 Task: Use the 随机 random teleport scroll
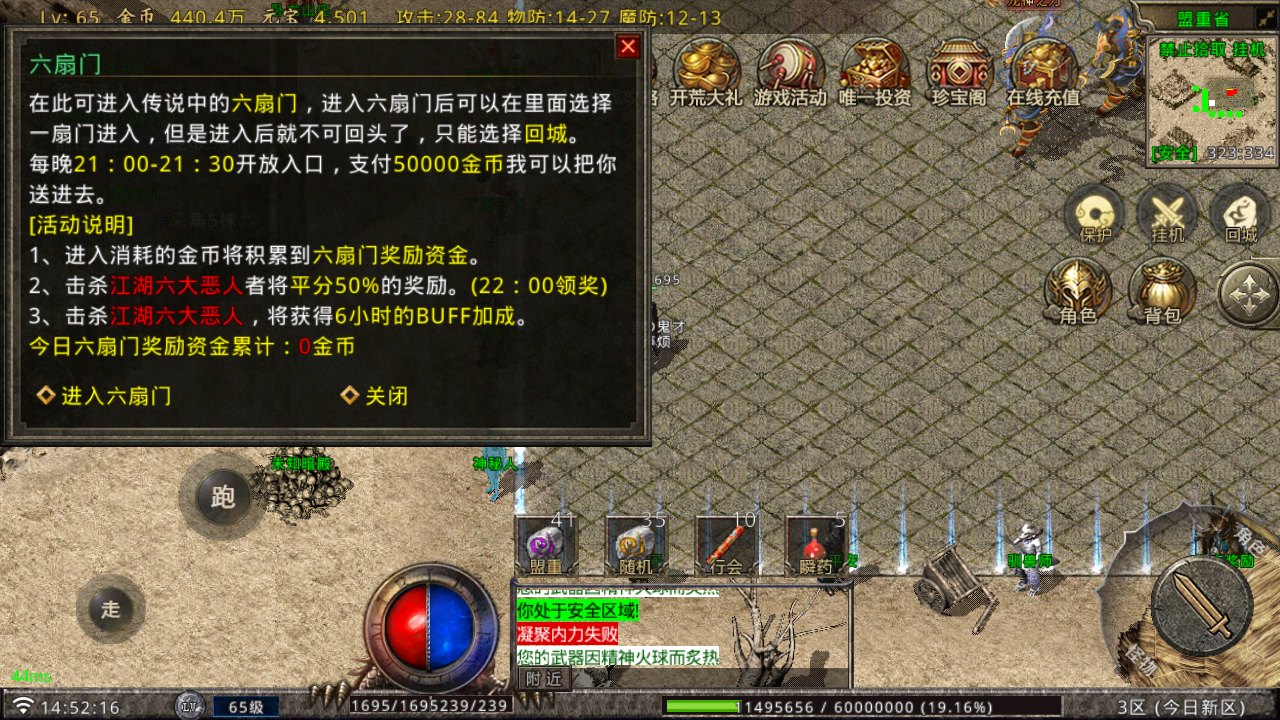click(x=635, y=545)
